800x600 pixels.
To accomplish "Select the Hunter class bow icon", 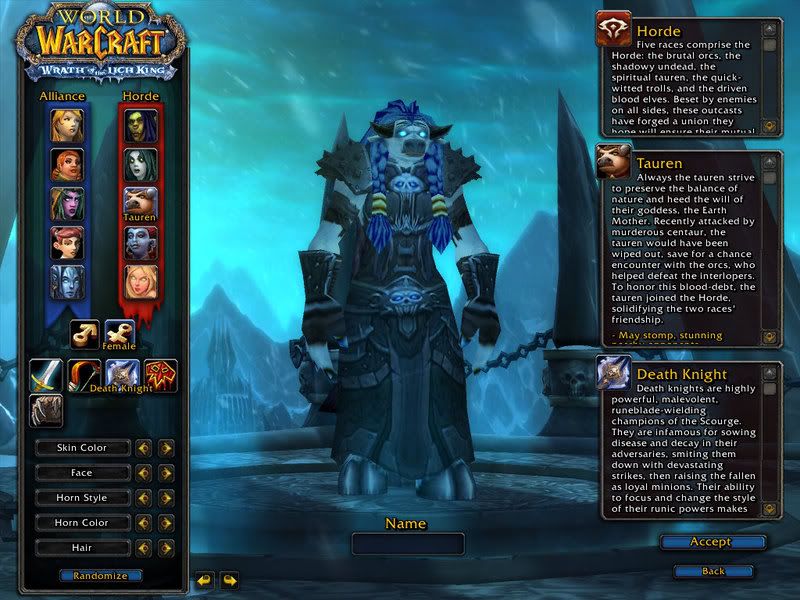I will [84, 375].
